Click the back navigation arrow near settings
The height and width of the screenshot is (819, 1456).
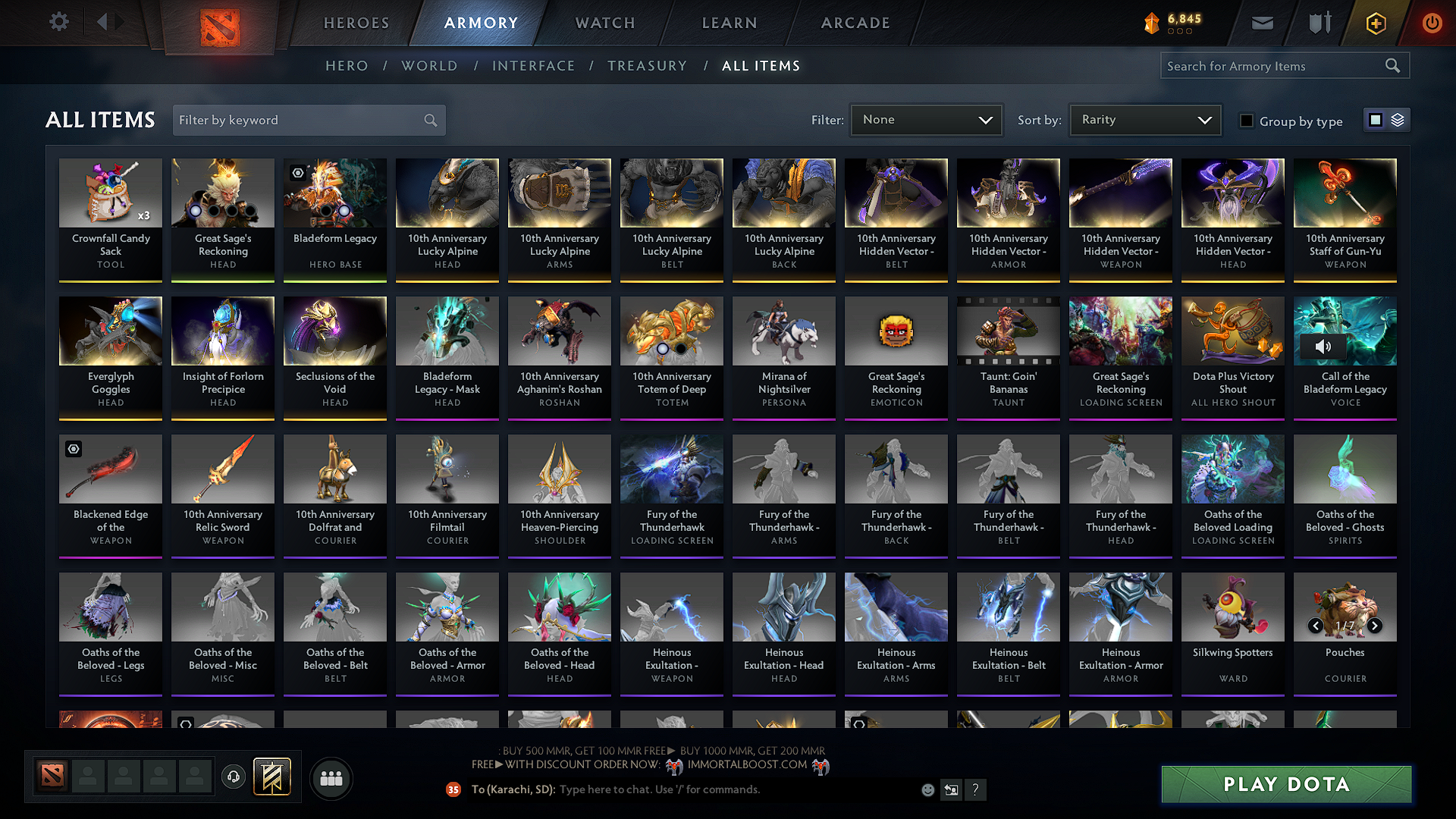(x=104, y=22)
